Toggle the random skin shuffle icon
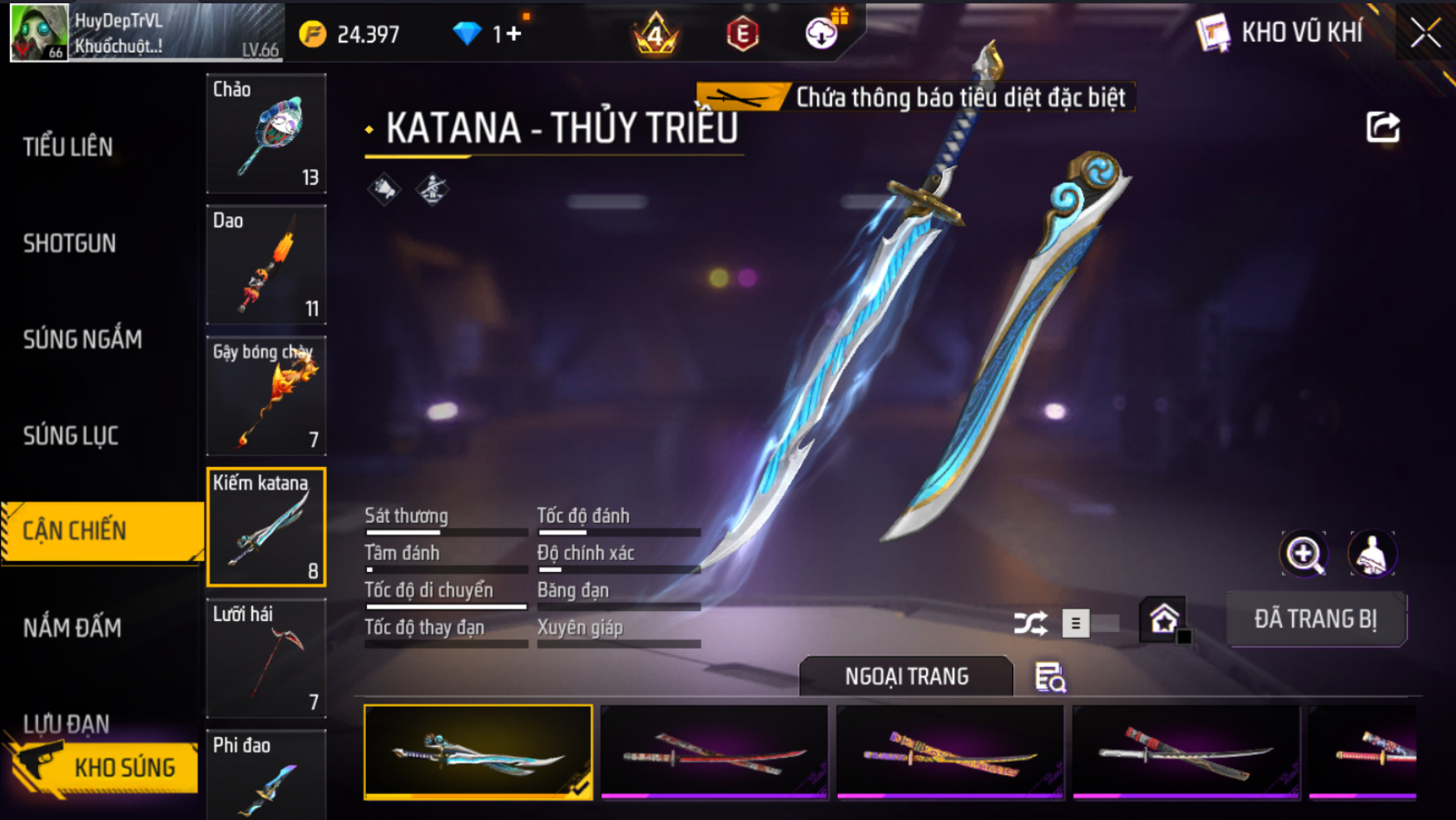 pyautogui.click(x=1030, y=623)
